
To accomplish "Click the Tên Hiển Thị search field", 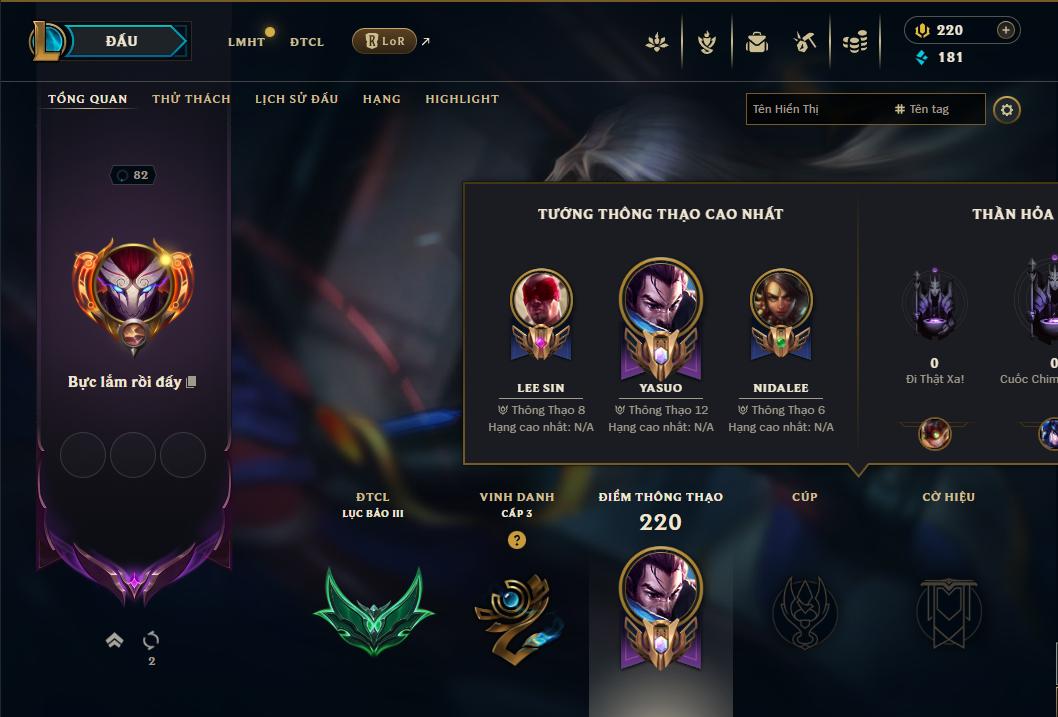I will point(815,109).
